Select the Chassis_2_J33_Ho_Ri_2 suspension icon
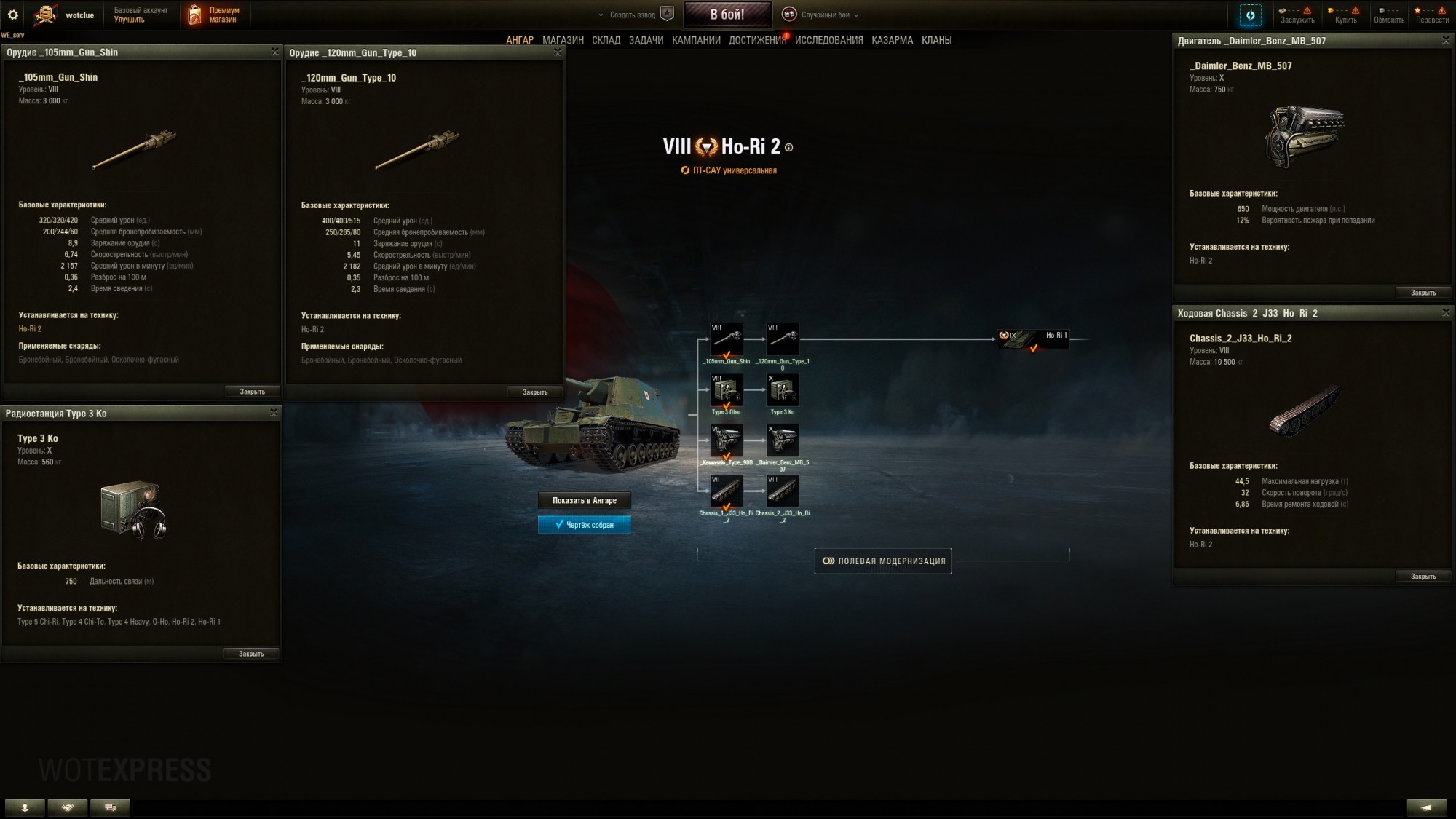 point(783,491)
